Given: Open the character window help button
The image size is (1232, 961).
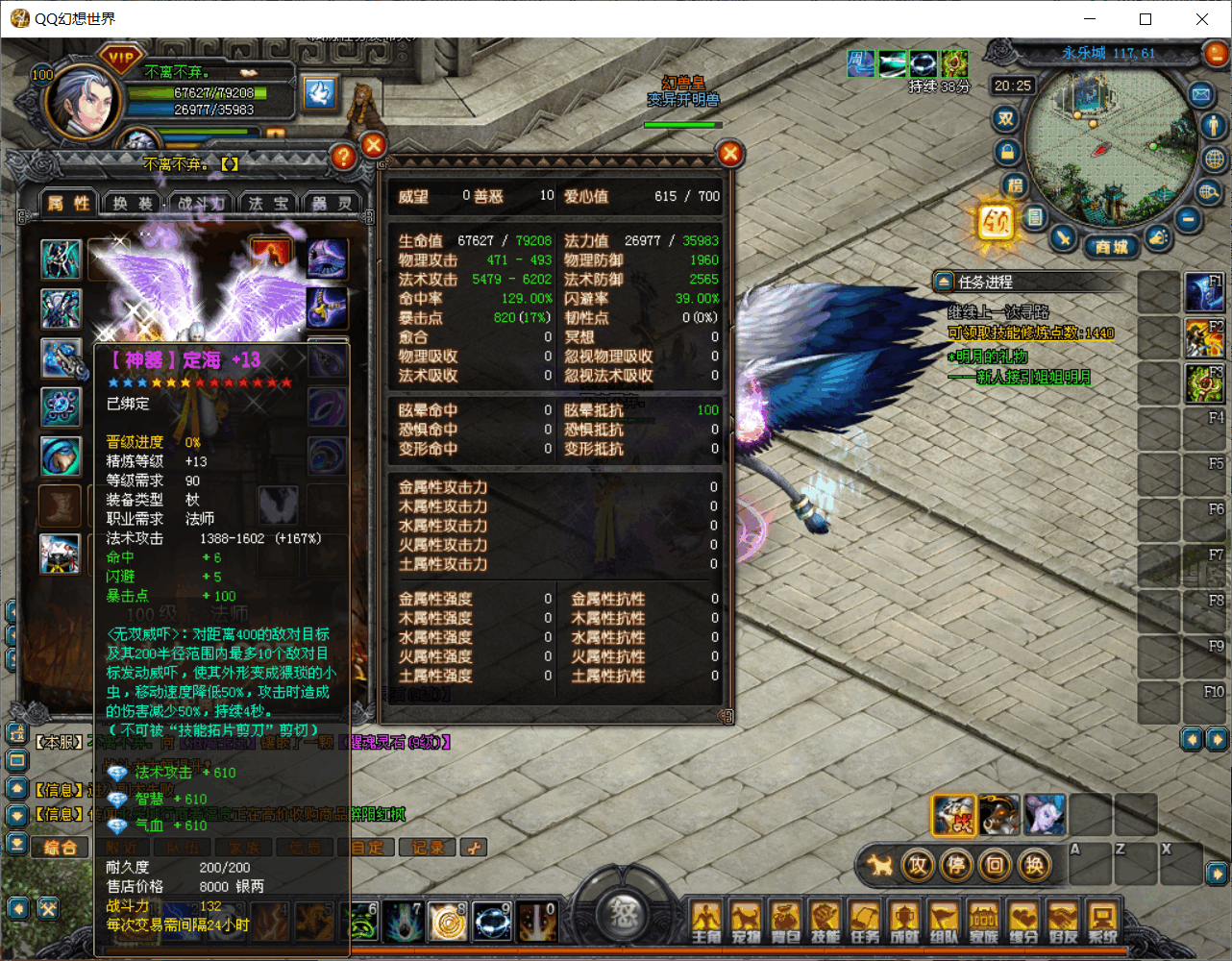Looking at the screenshot, I should point(343,157).
